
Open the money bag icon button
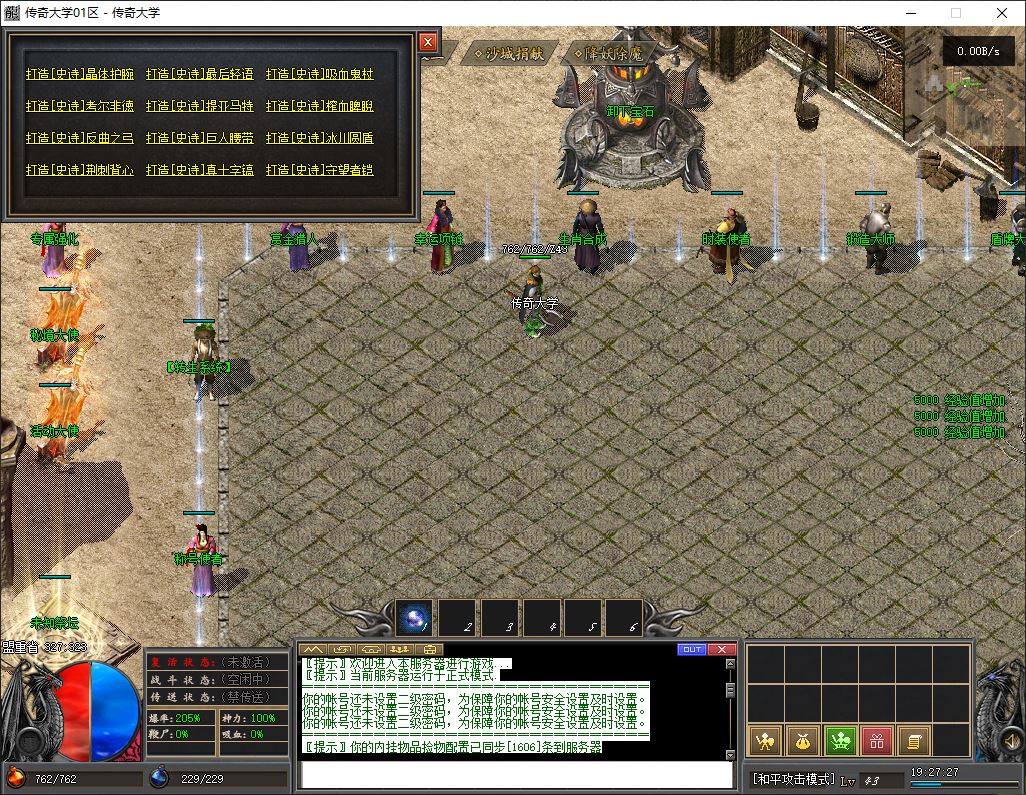pos(803,741)
